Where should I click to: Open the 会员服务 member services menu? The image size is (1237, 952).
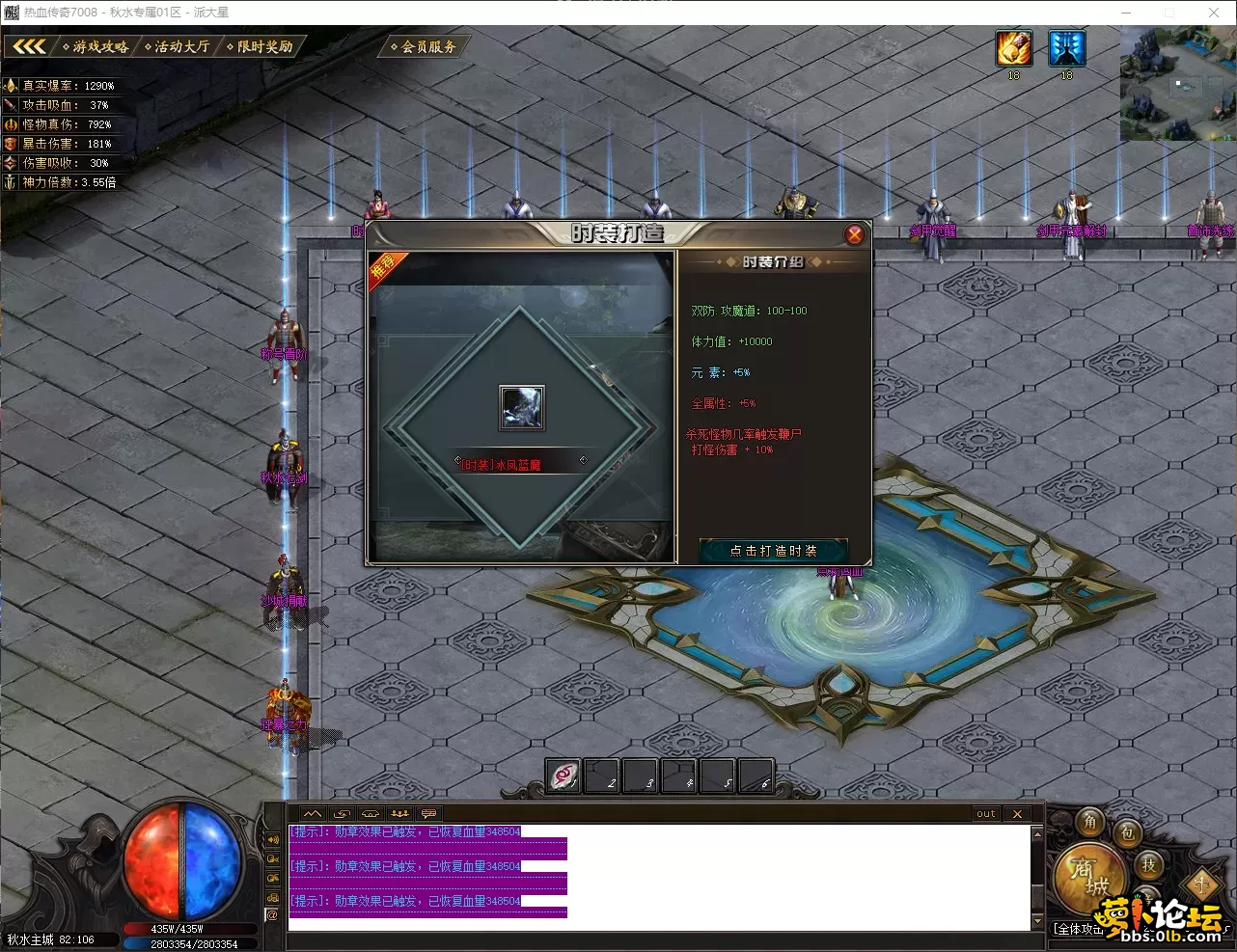click(x=426, y=46)
